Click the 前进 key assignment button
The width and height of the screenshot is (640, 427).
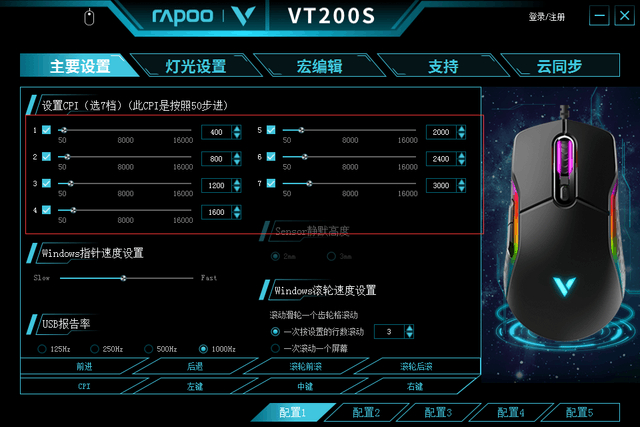[x=84, y=367]
